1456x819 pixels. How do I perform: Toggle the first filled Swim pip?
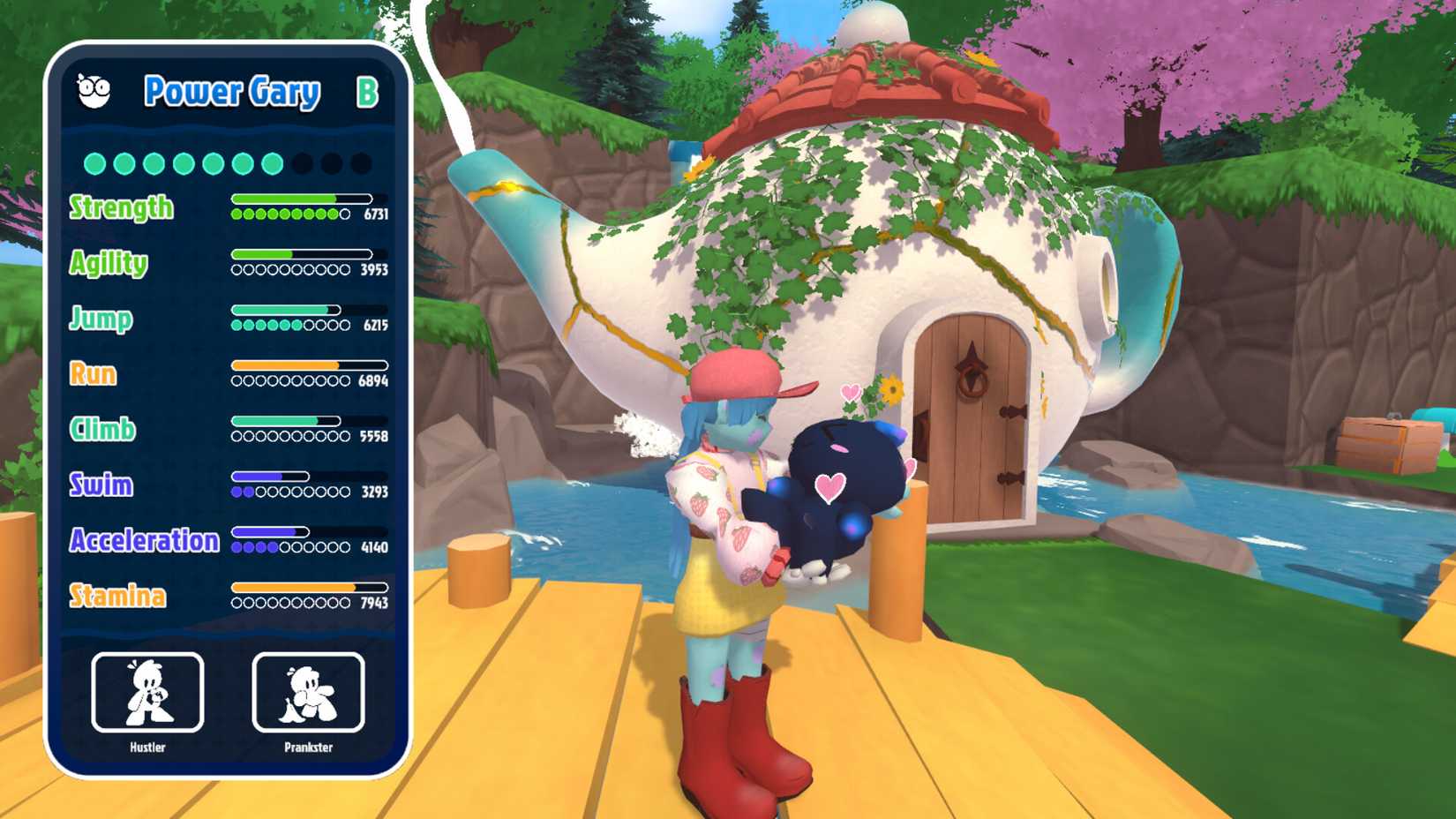[236, 491]
